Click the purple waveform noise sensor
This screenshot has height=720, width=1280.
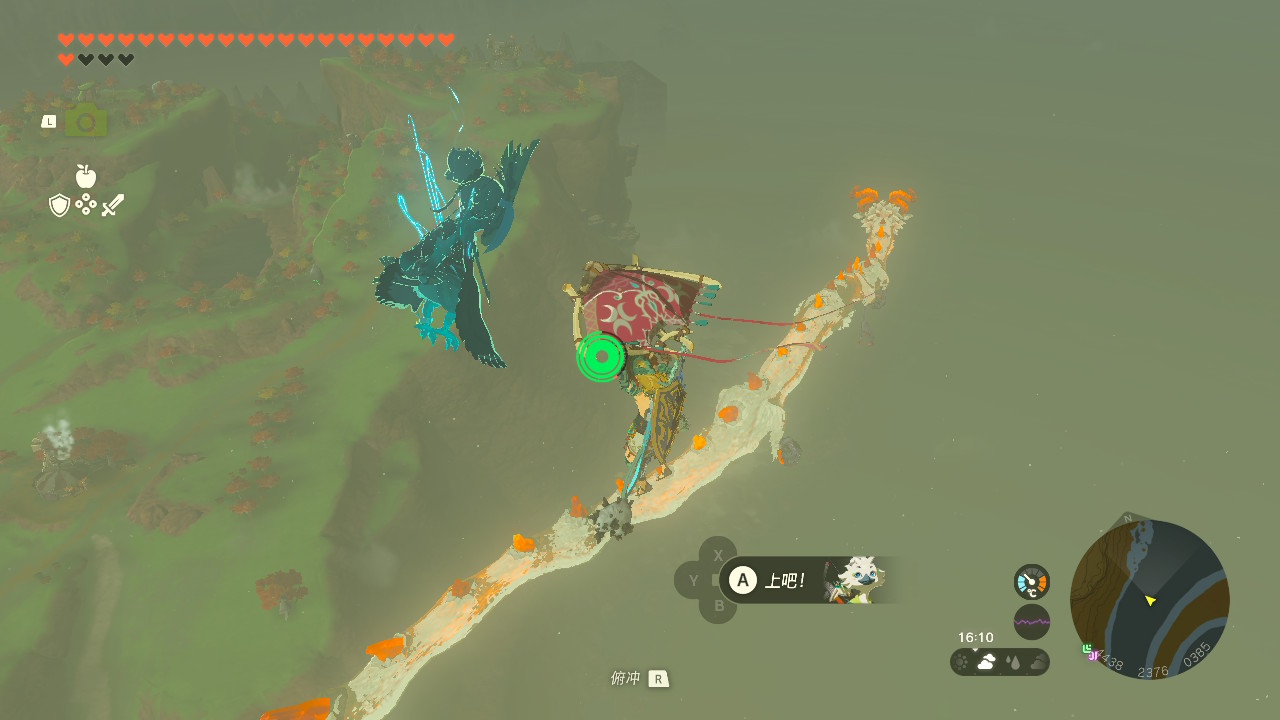click(1032, 622)
